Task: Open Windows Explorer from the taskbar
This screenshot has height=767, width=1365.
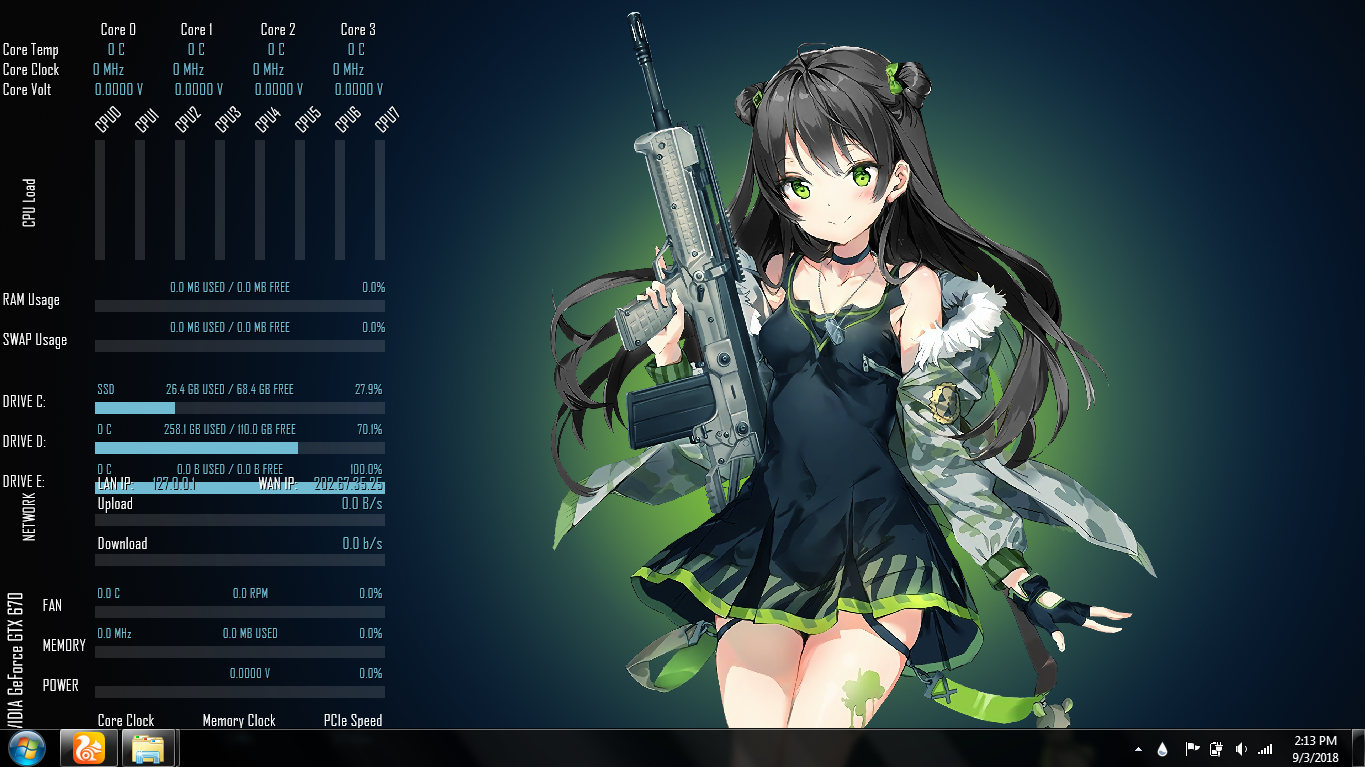Action: tap(148, 748)
